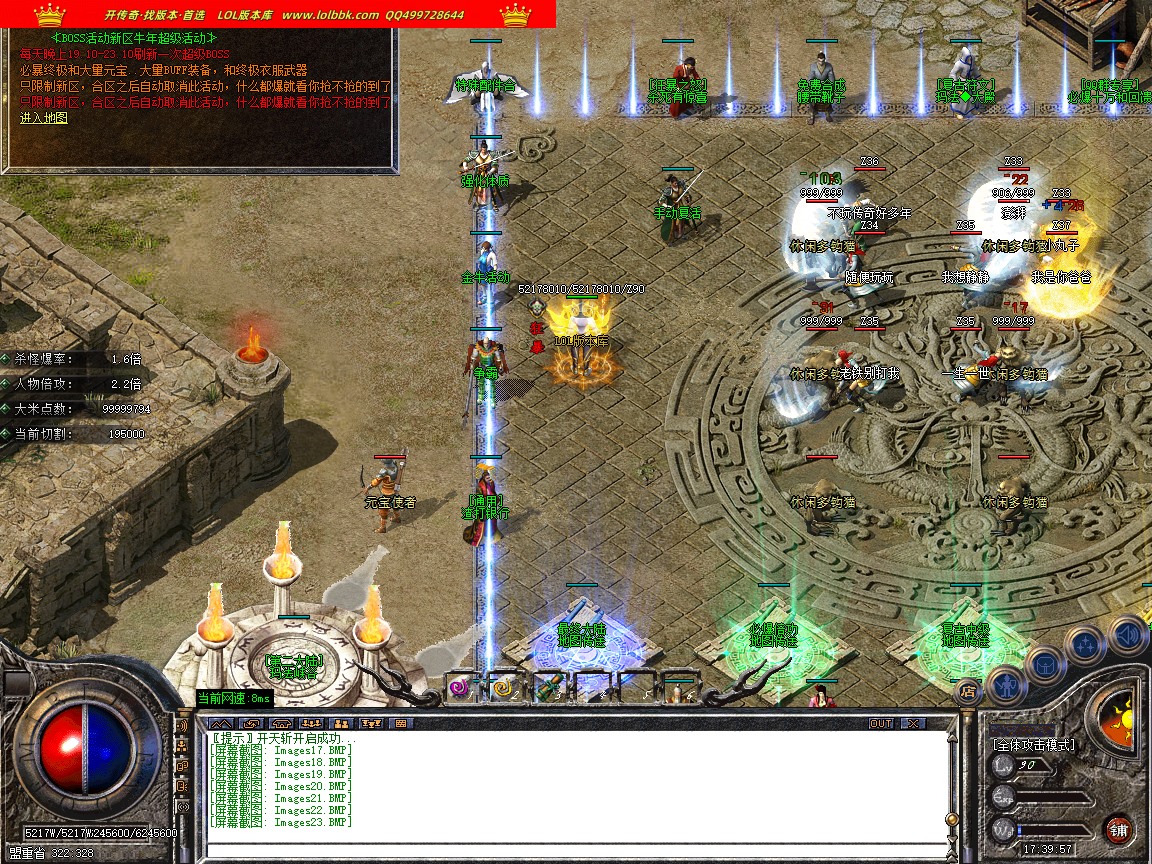Use the yellow swirl item in hotbar
Screen dimensions: 1152x864
point(503,687)
